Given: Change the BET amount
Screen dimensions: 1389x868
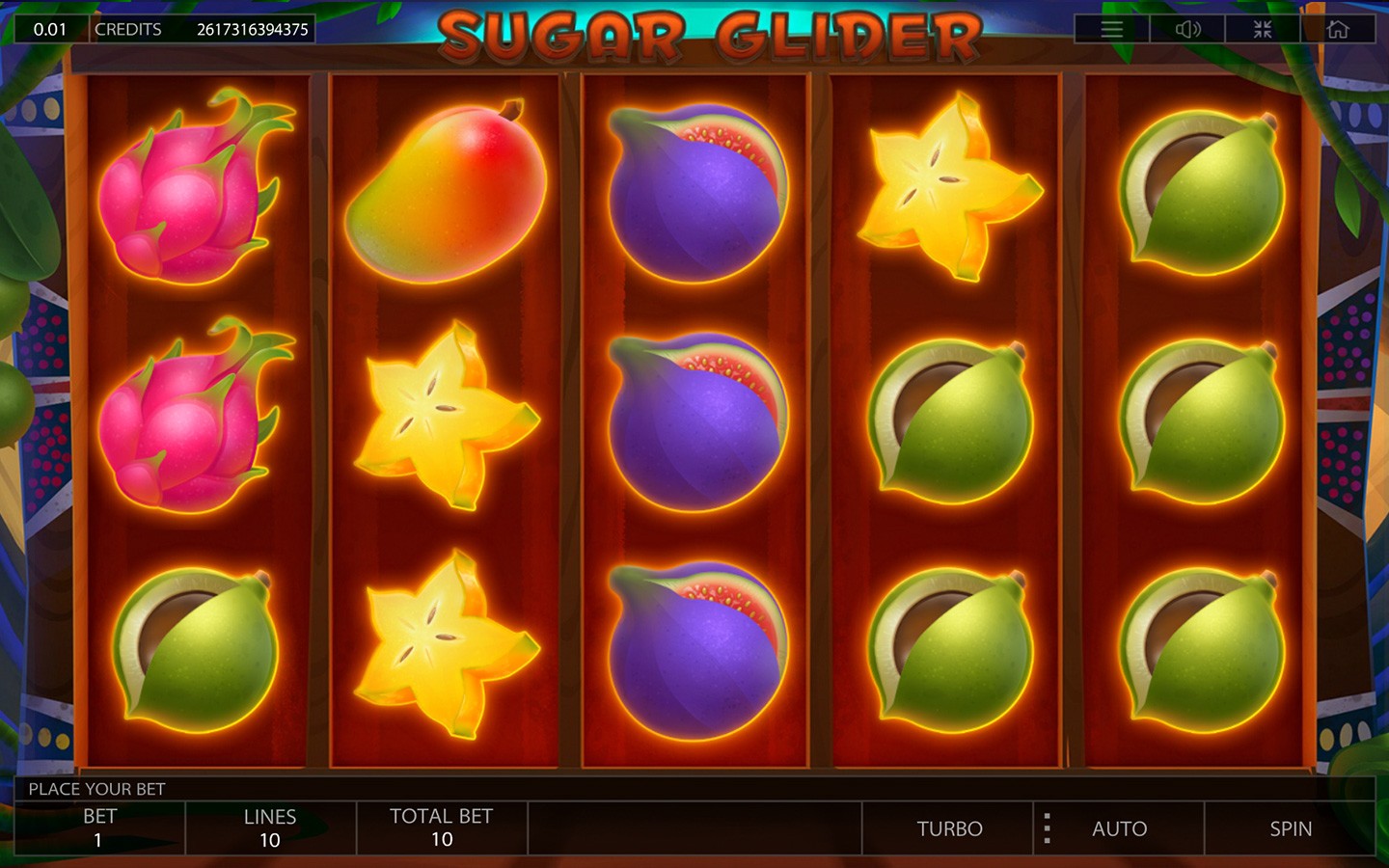Looking at the screenshot, I should [x=99, y=828].
